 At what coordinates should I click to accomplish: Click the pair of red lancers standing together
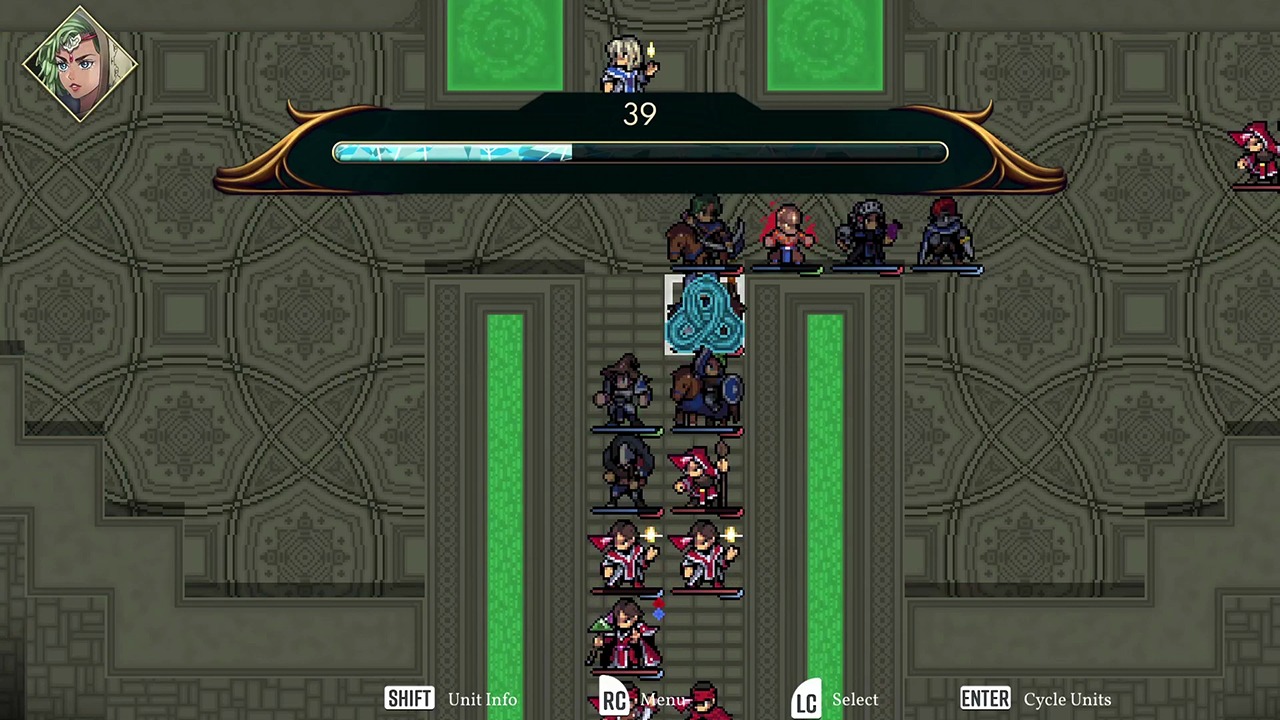pos(665,557)
